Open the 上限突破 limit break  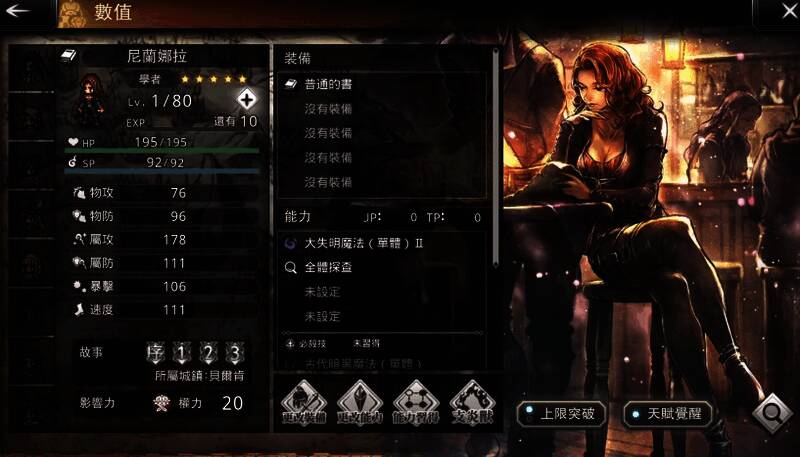pyautogui.click(x=561, y=412)
